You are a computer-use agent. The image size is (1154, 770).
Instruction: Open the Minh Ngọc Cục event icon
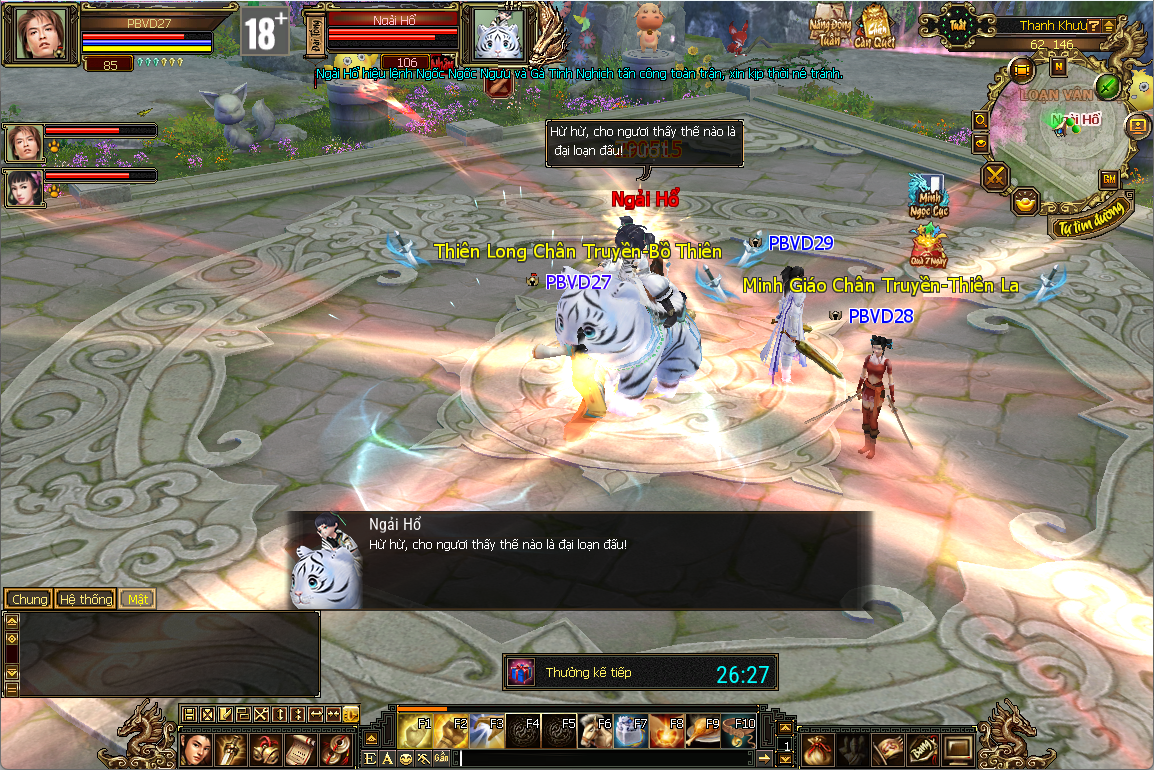926,195
